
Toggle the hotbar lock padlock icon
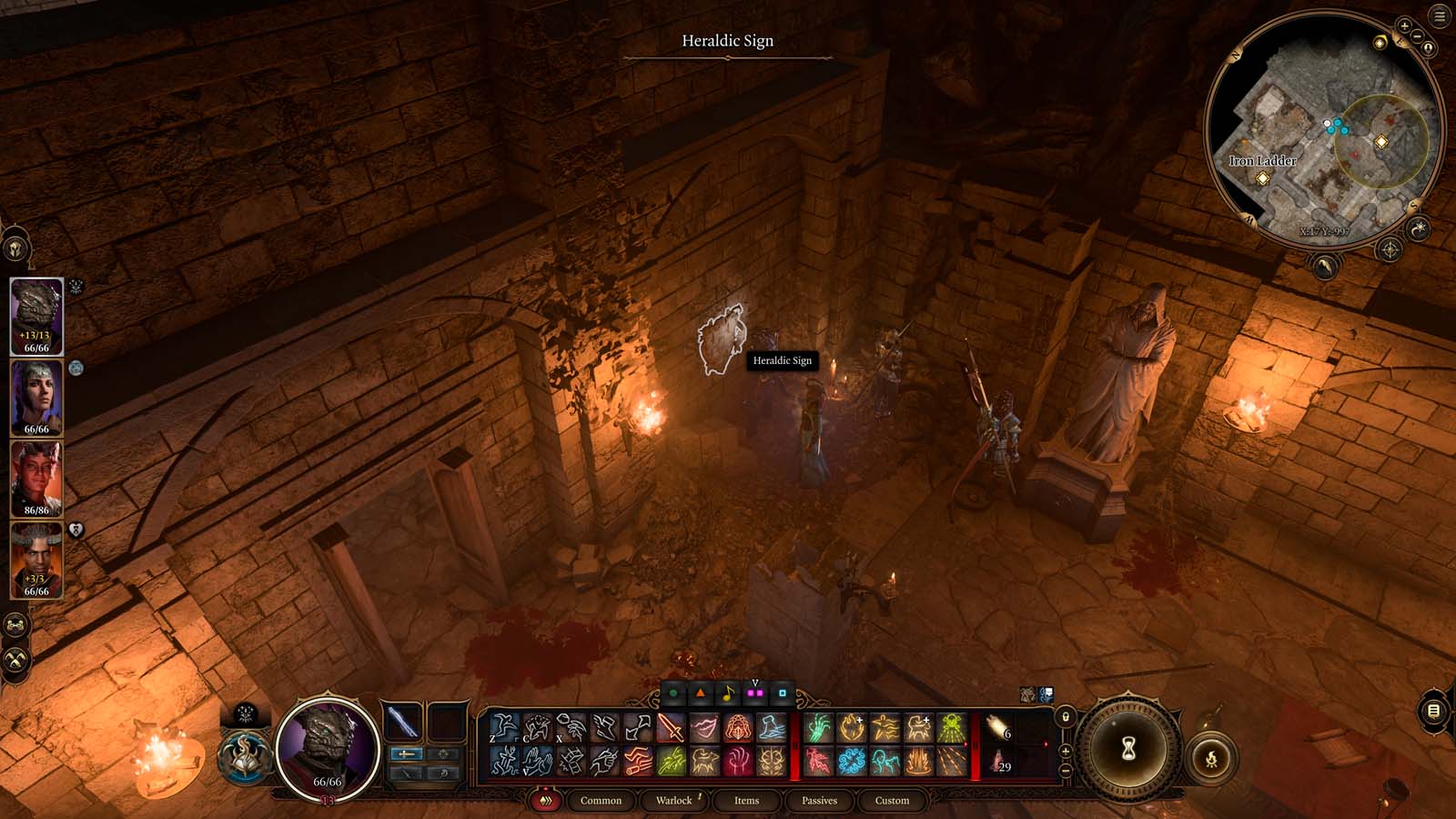click(1066, 717)
